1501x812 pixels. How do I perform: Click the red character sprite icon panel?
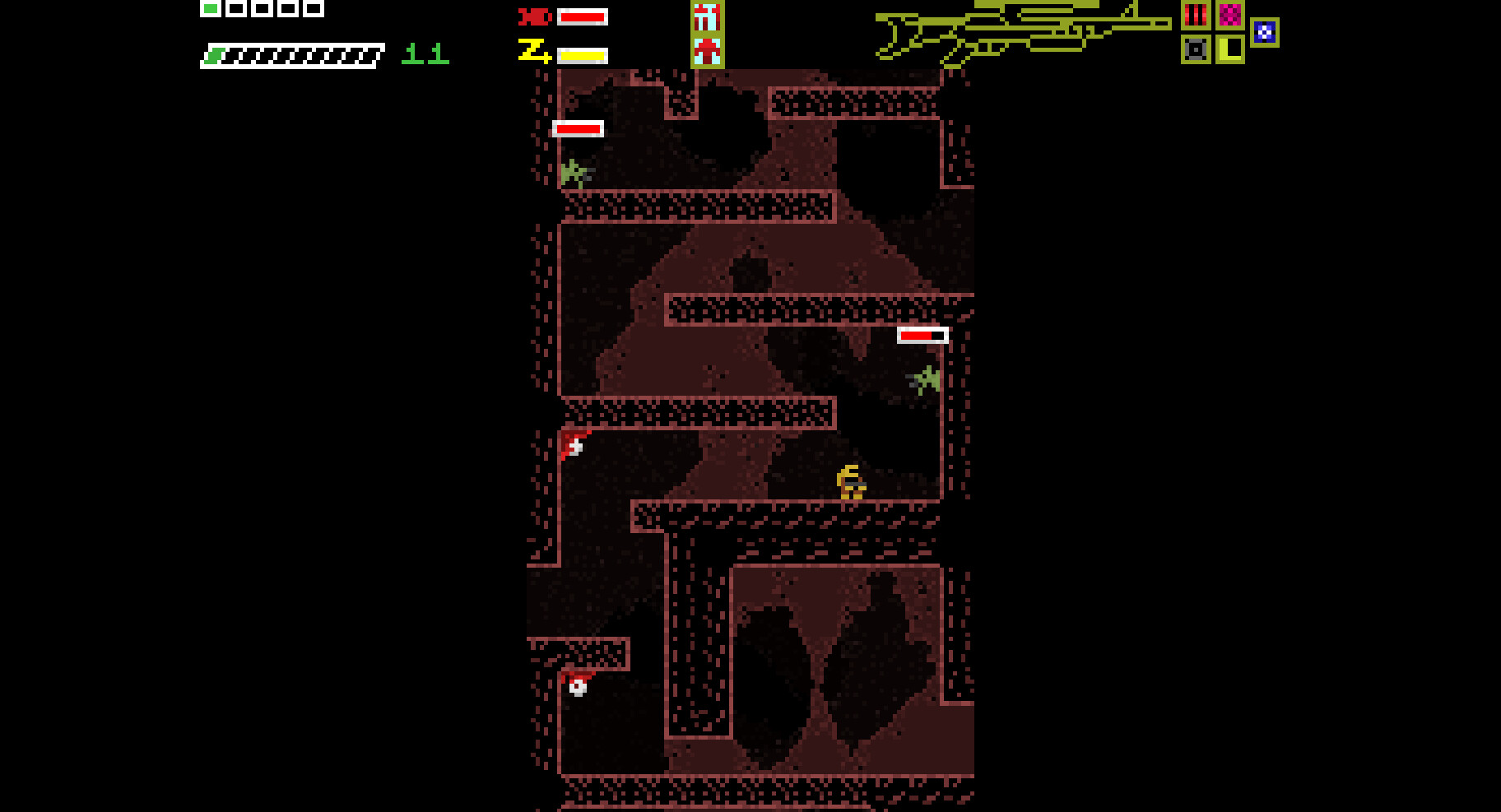coord(706,35)
